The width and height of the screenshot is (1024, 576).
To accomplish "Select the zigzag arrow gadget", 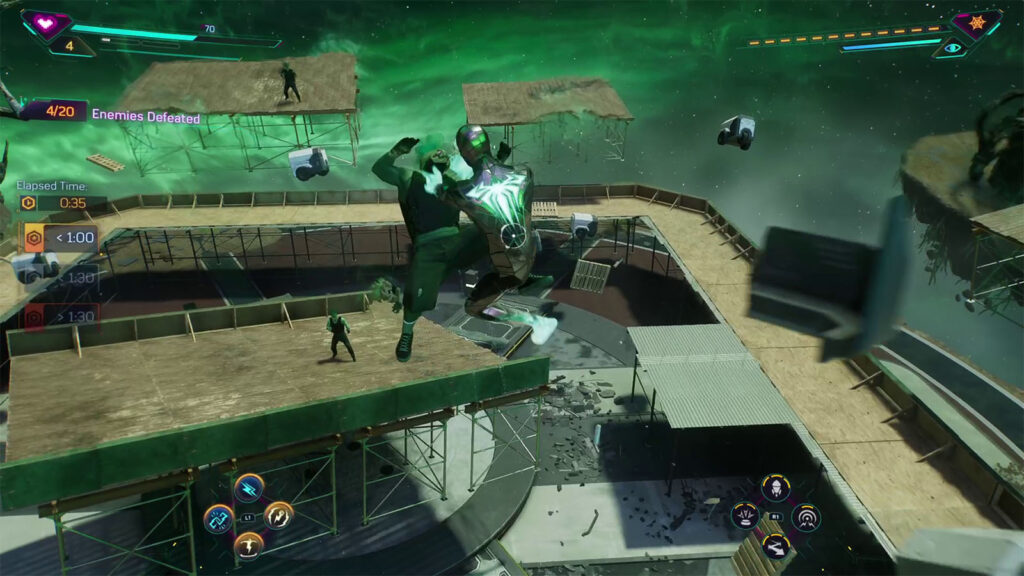I will point(775,545).
